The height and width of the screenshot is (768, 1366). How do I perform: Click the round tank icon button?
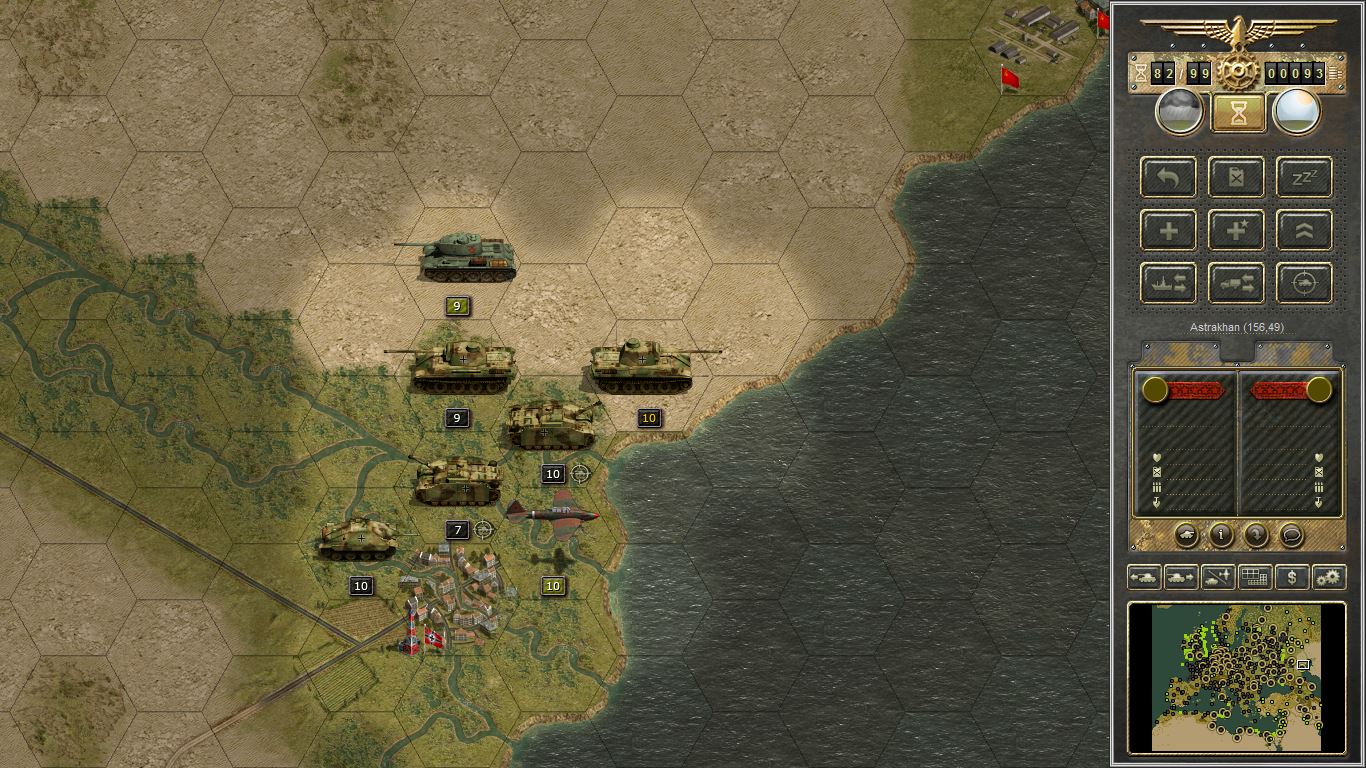pyautogui.click(x=1186, y=535)
